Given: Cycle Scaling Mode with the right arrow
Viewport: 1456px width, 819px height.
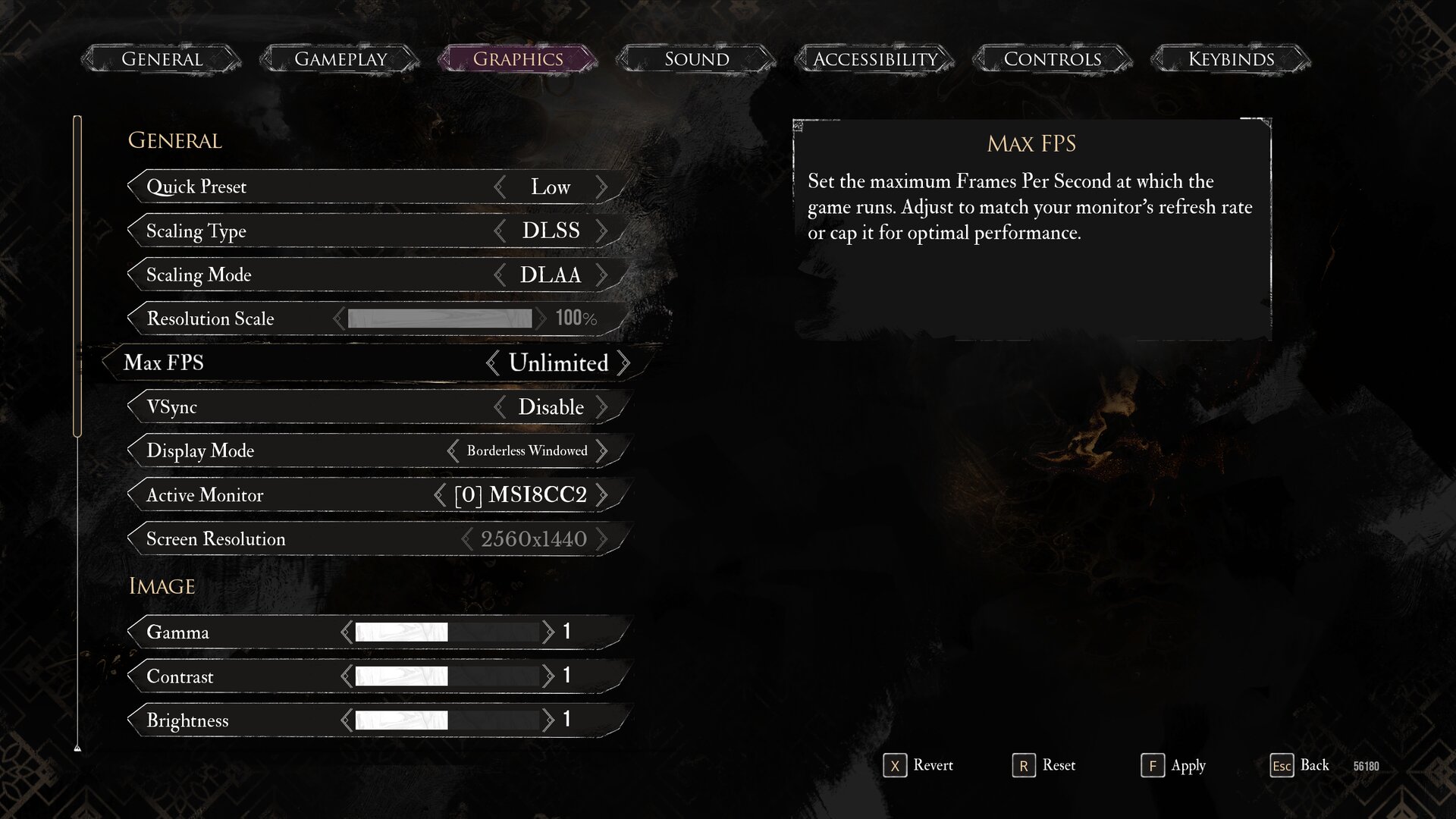Looking at the screenshot, I should (601, 275).
